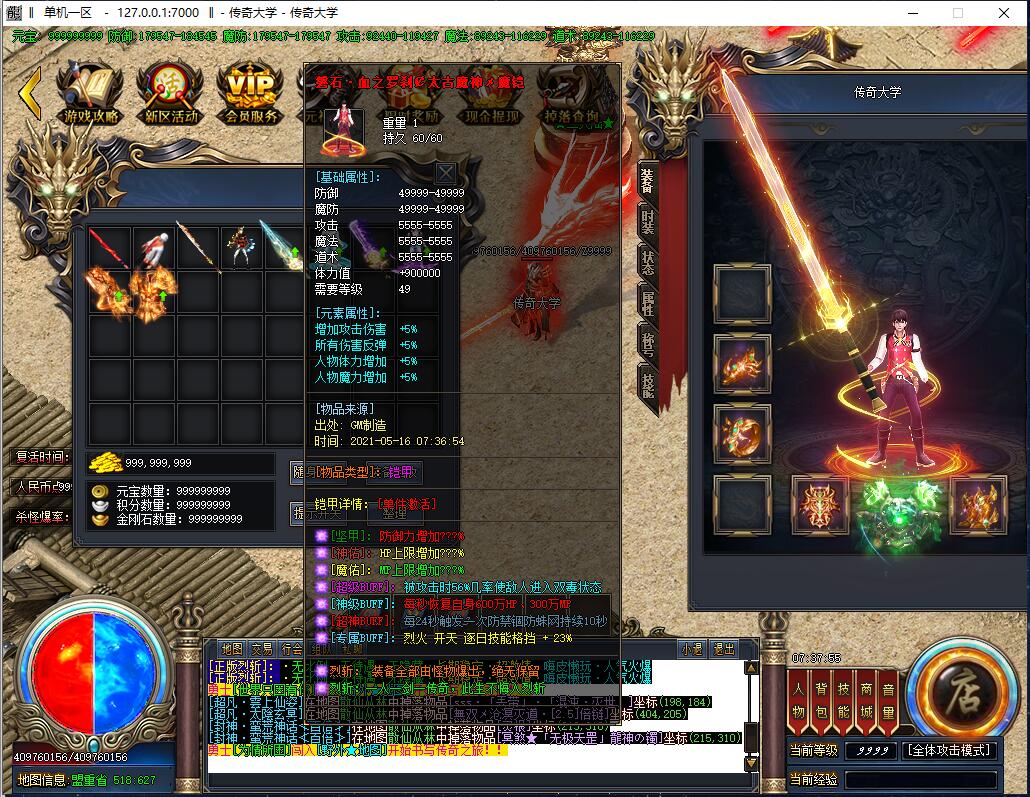Open the 状态 status tab
This screenshot has height=797, width=1030.
[648, 262]
